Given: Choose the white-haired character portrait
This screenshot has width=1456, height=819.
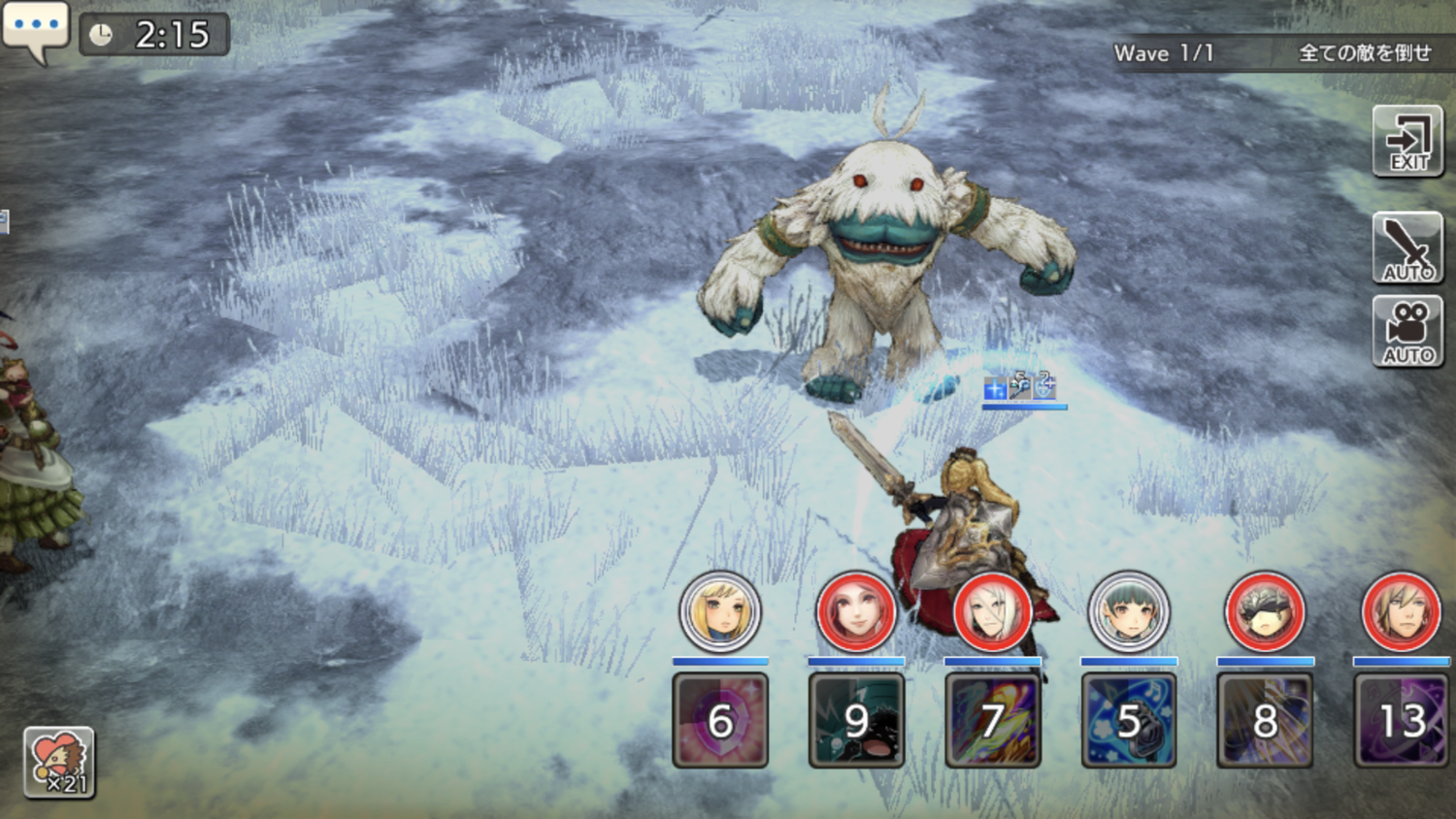Looking at the screenshot, I should pyautogui.click(x=992, y=611).
